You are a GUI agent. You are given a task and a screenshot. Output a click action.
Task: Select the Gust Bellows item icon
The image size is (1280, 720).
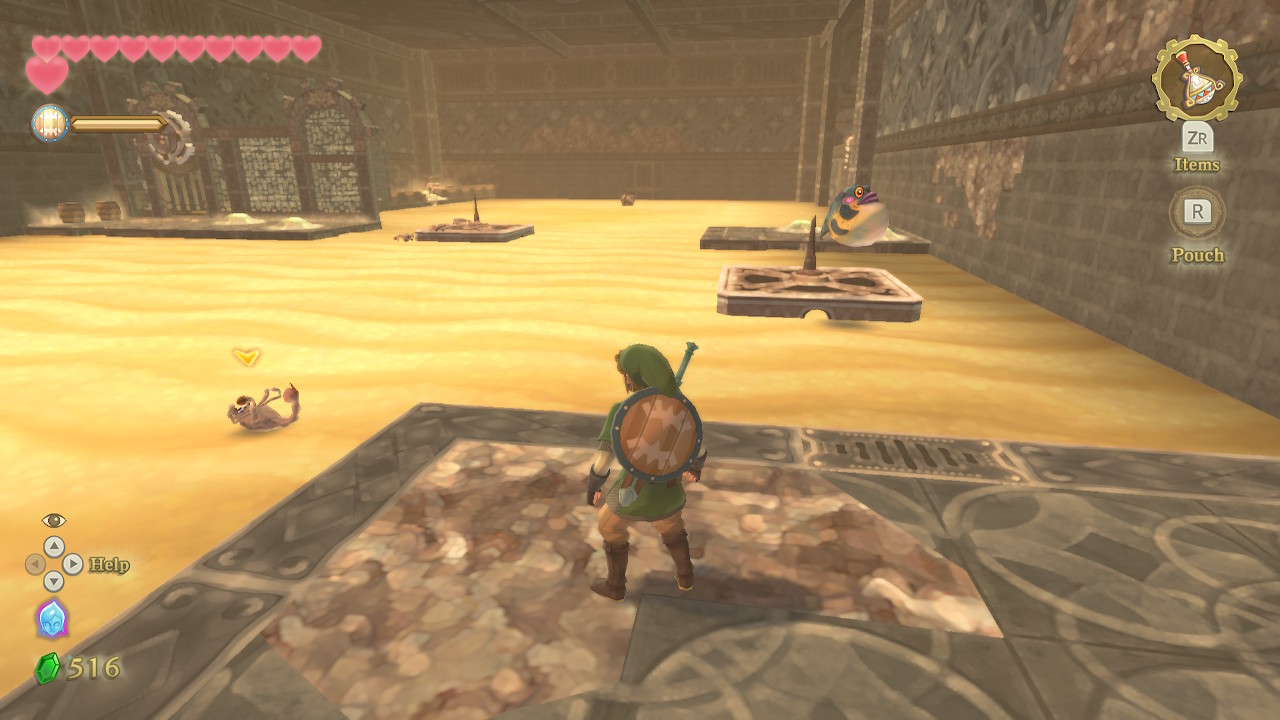point(1196,78)
